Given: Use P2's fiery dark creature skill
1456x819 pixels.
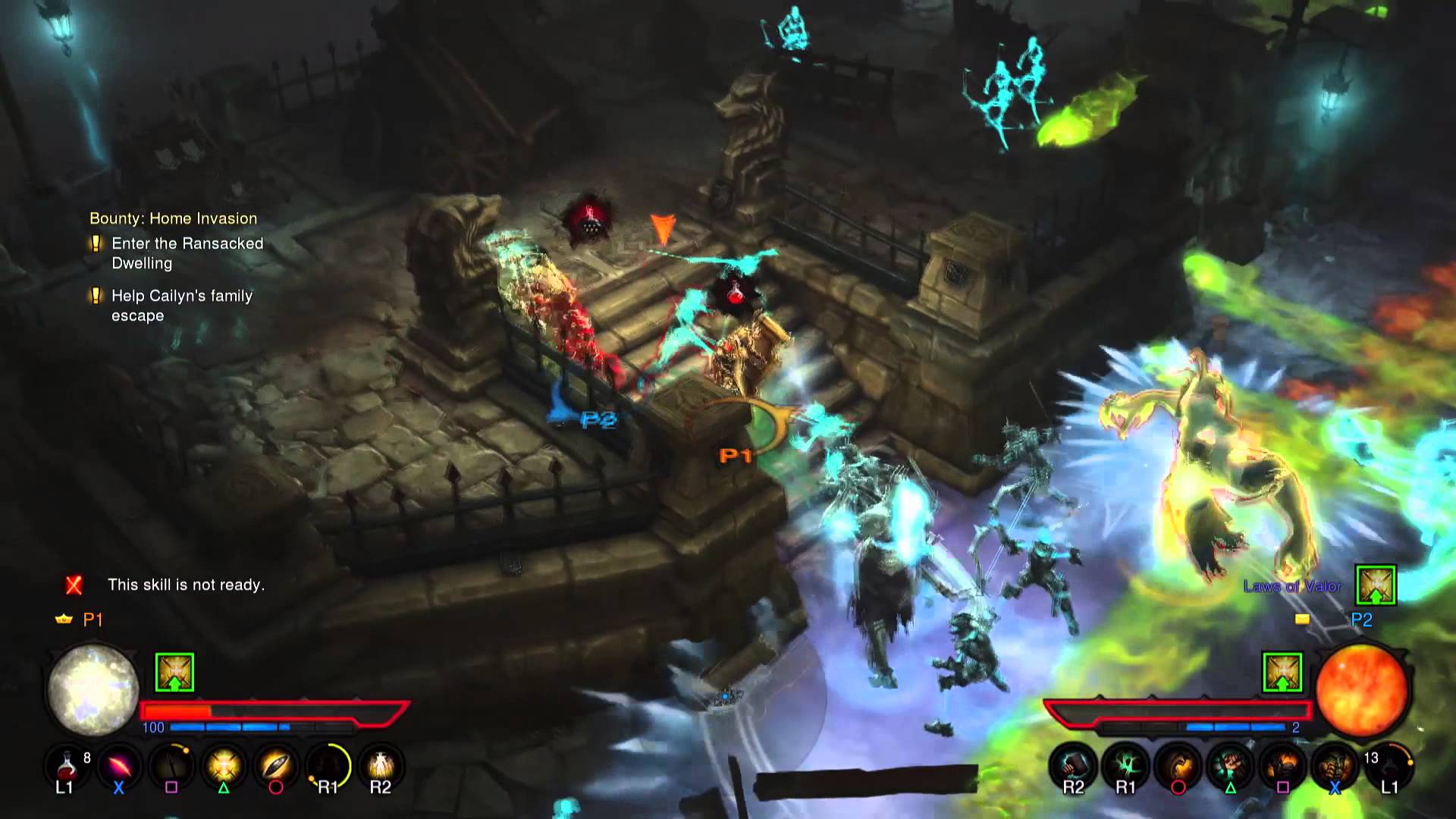Looking at the screenshot, I should pyautogui.click(x=1282, y=764).
